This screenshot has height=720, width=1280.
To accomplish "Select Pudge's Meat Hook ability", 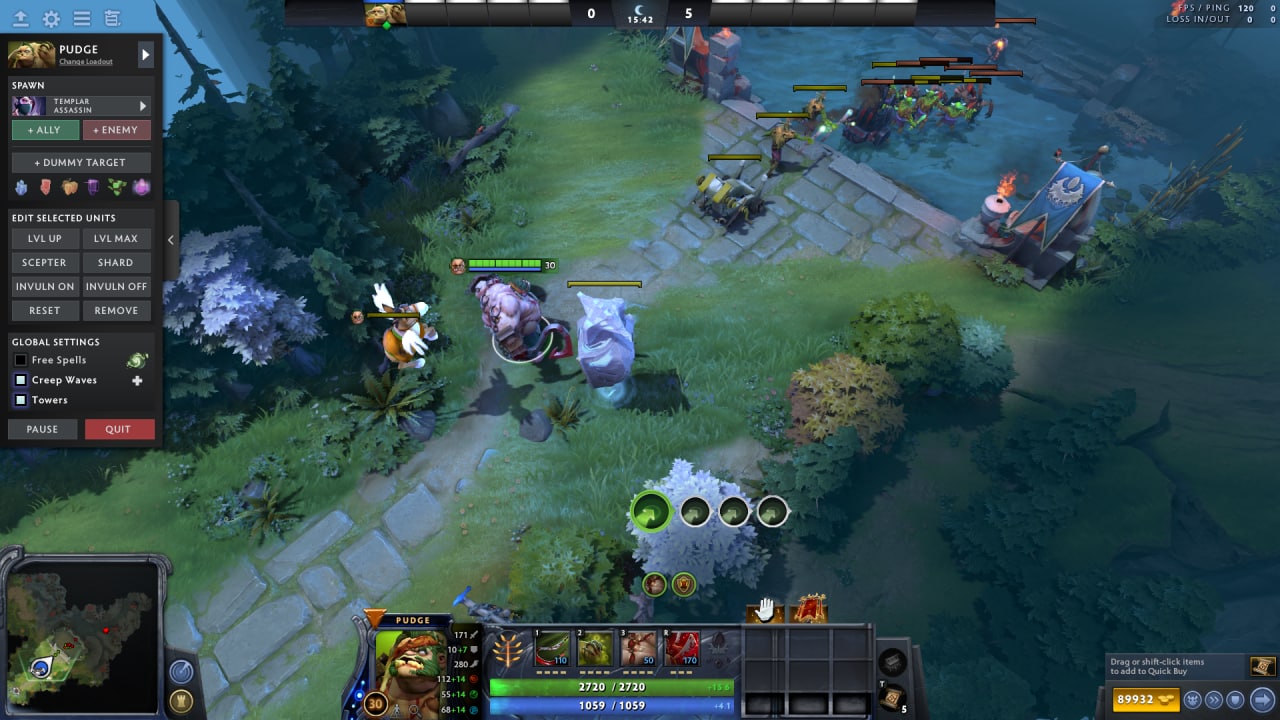I will pos(555,649).
